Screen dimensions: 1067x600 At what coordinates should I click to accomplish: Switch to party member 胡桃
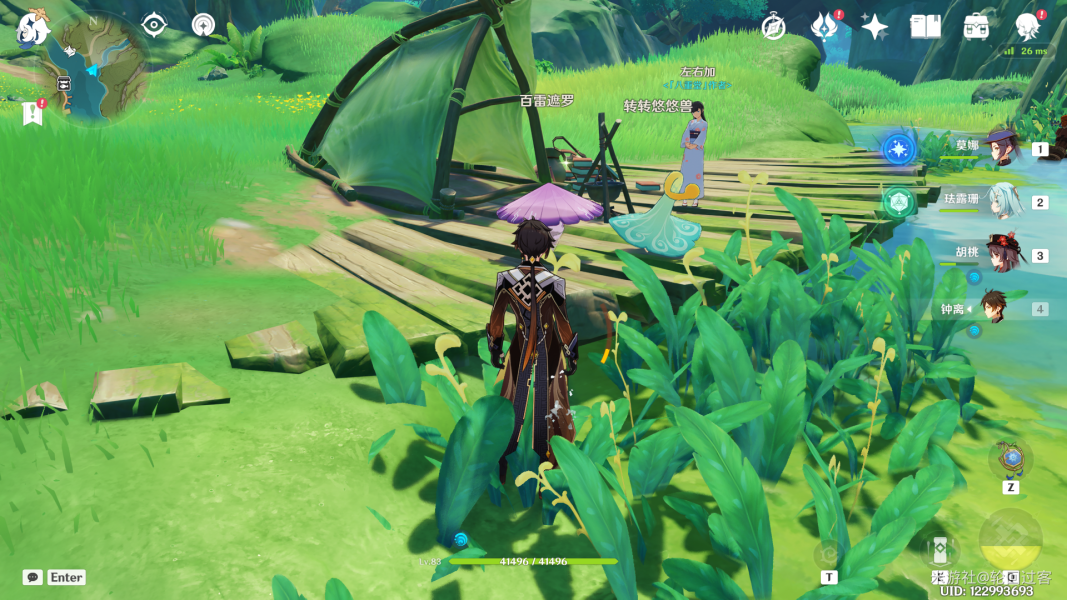click(998, 254)
